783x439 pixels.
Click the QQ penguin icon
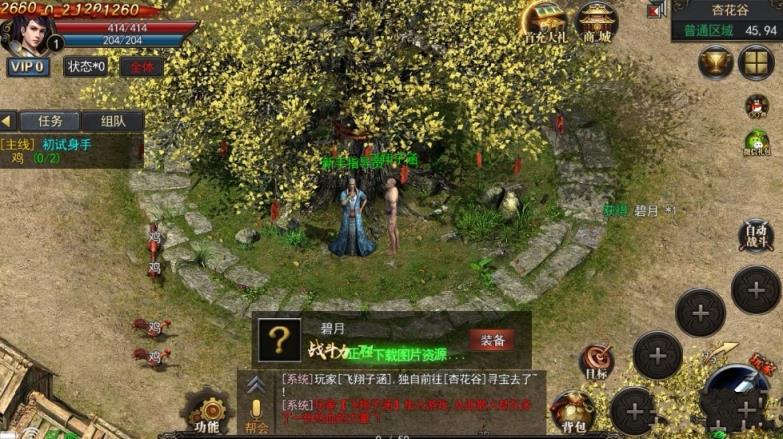point(758,105)
